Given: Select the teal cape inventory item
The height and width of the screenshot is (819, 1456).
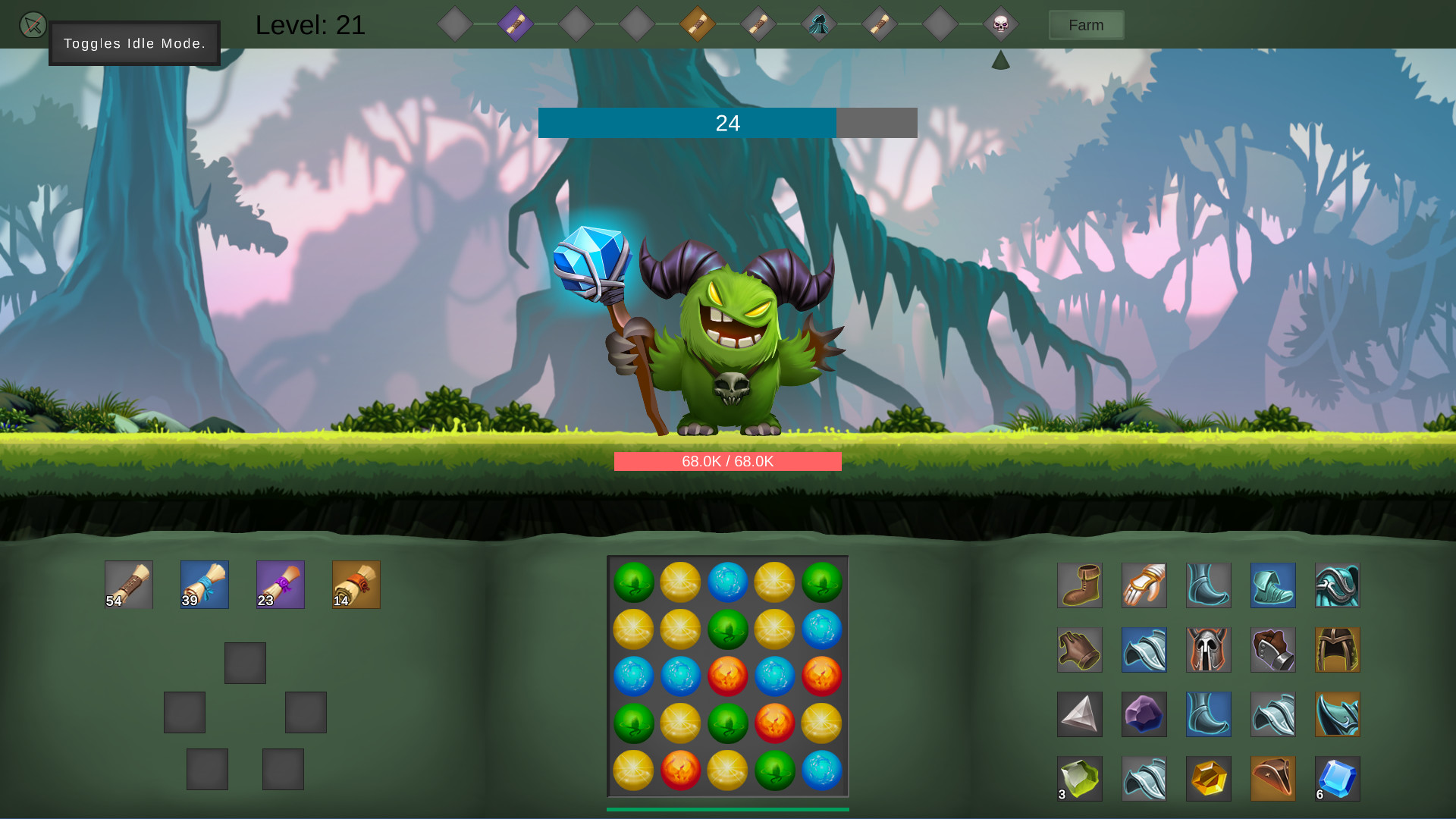Looking at the screenshot, I should [1338, 585].
